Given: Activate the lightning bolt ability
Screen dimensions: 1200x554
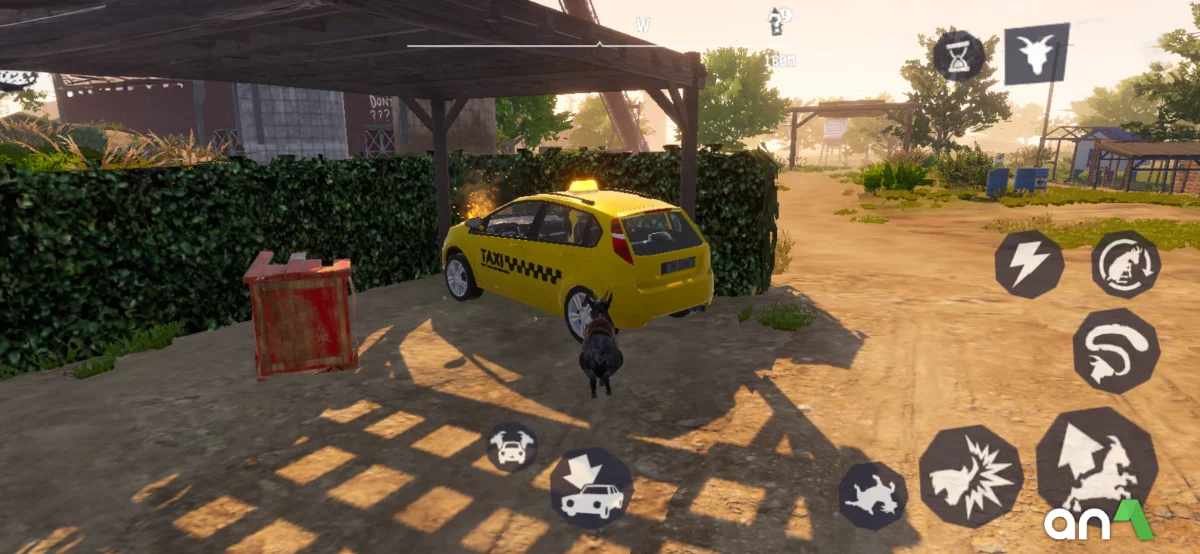Looking at the screenshot, I should tap(1028, 264).
